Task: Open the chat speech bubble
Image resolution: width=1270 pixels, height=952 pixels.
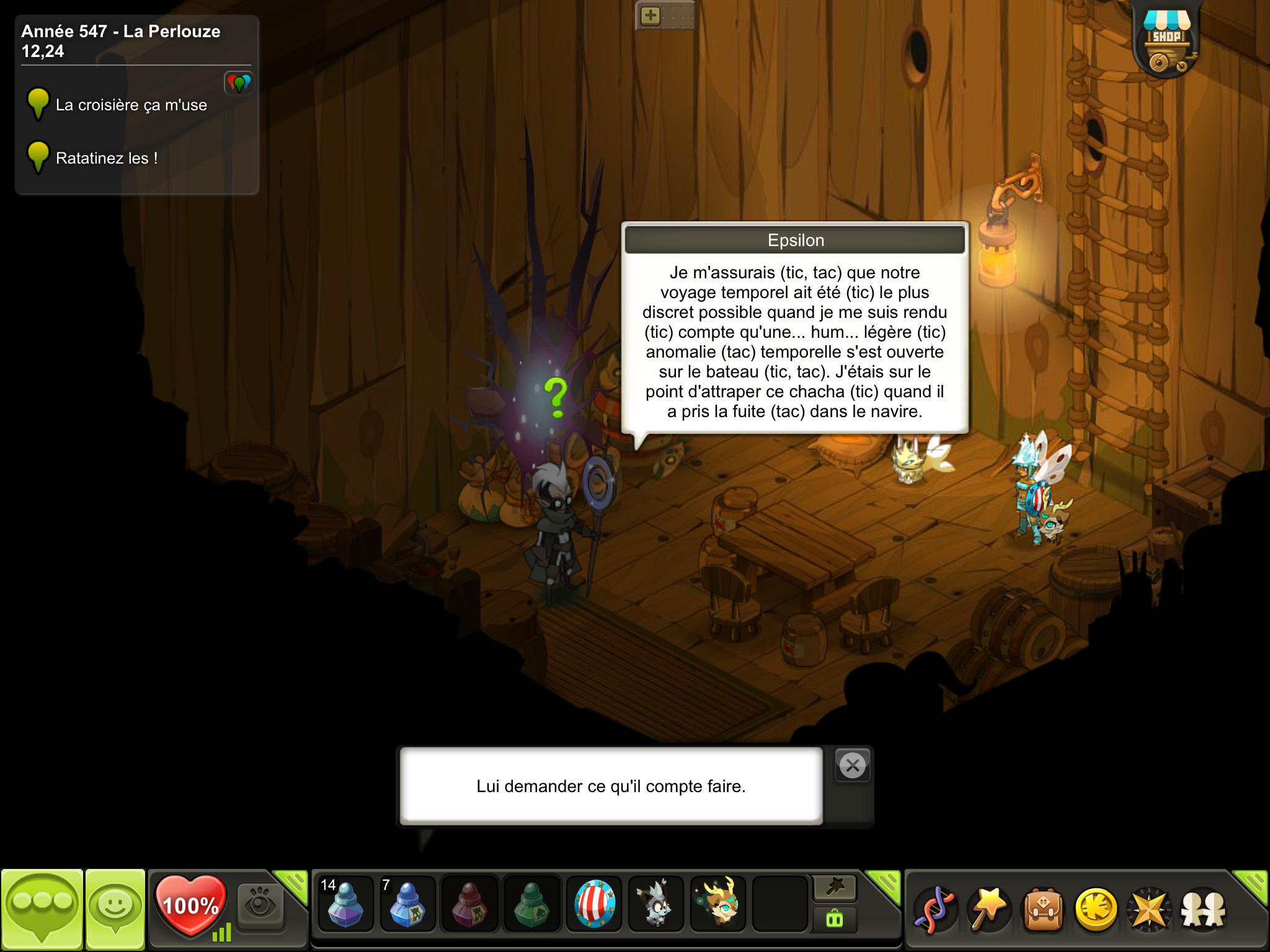Action: (x=42, y=908)
